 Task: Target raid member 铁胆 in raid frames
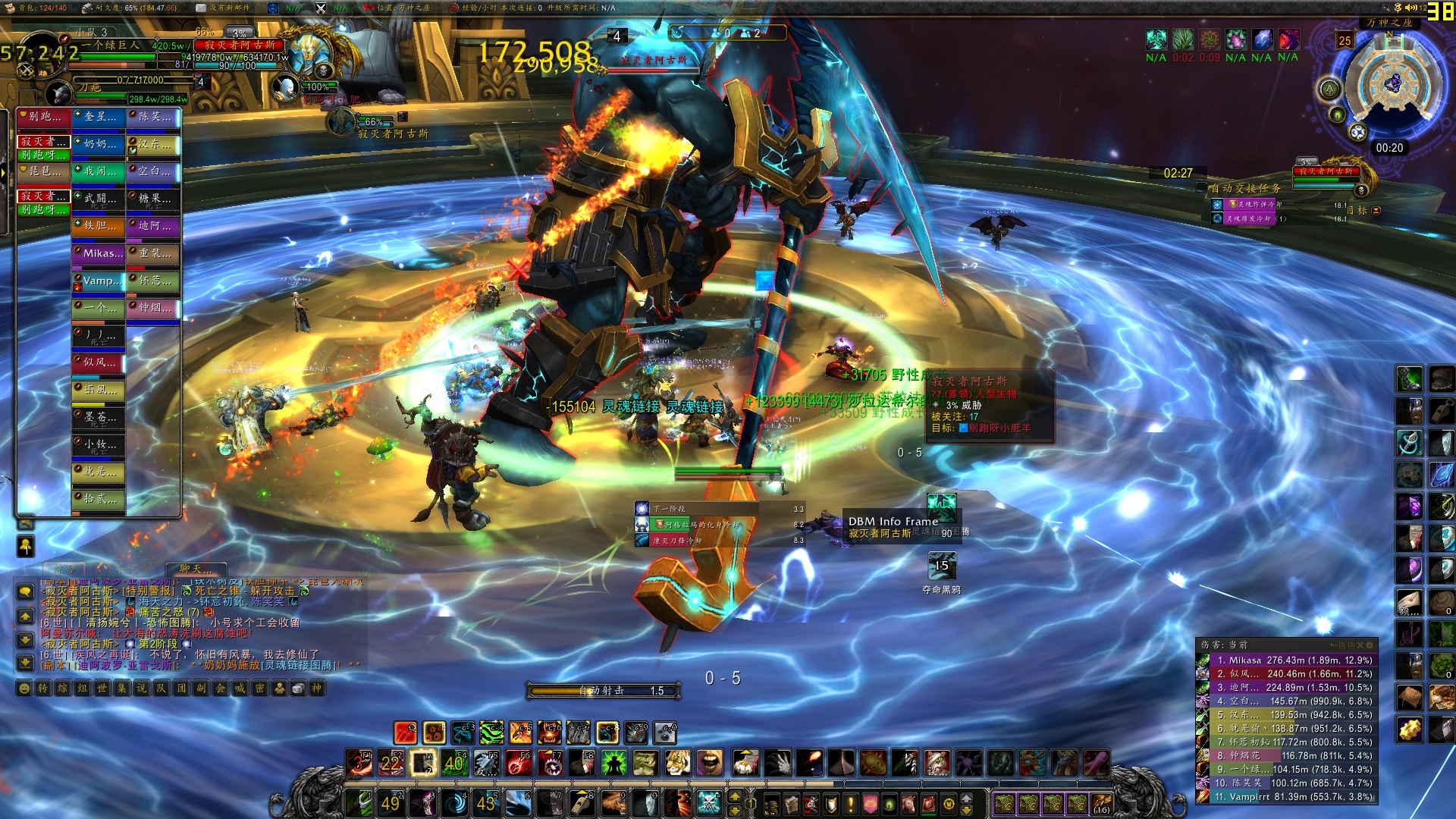98,226
